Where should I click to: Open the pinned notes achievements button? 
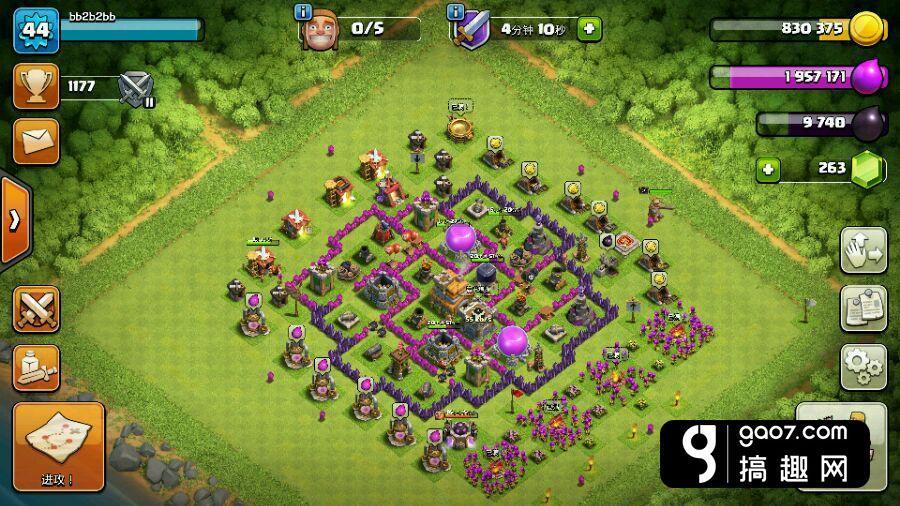[863, 308]
